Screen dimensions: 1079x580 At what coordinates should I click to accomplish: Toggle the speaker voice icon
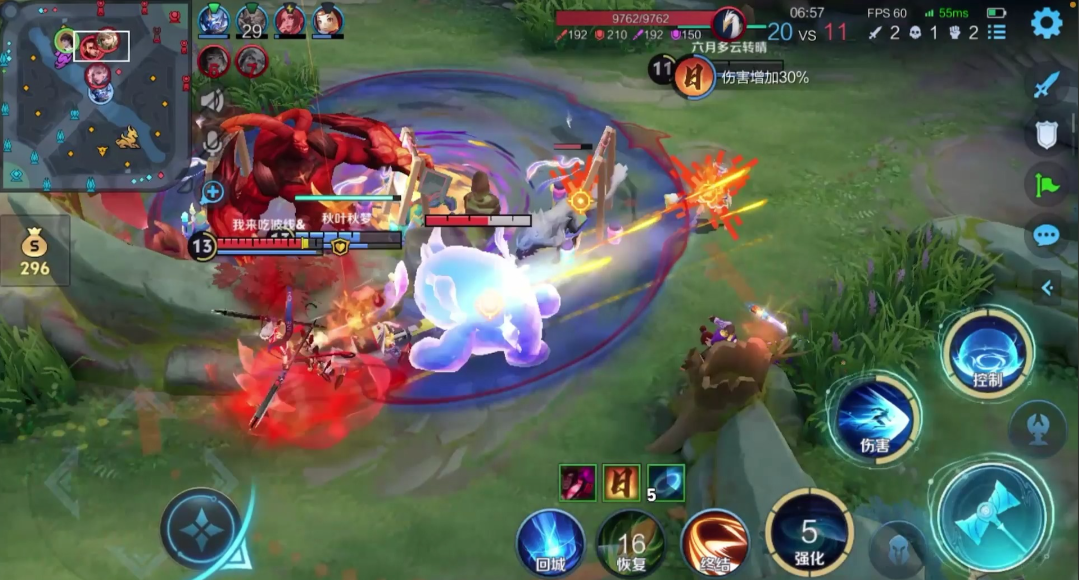[x=212, y=100]
